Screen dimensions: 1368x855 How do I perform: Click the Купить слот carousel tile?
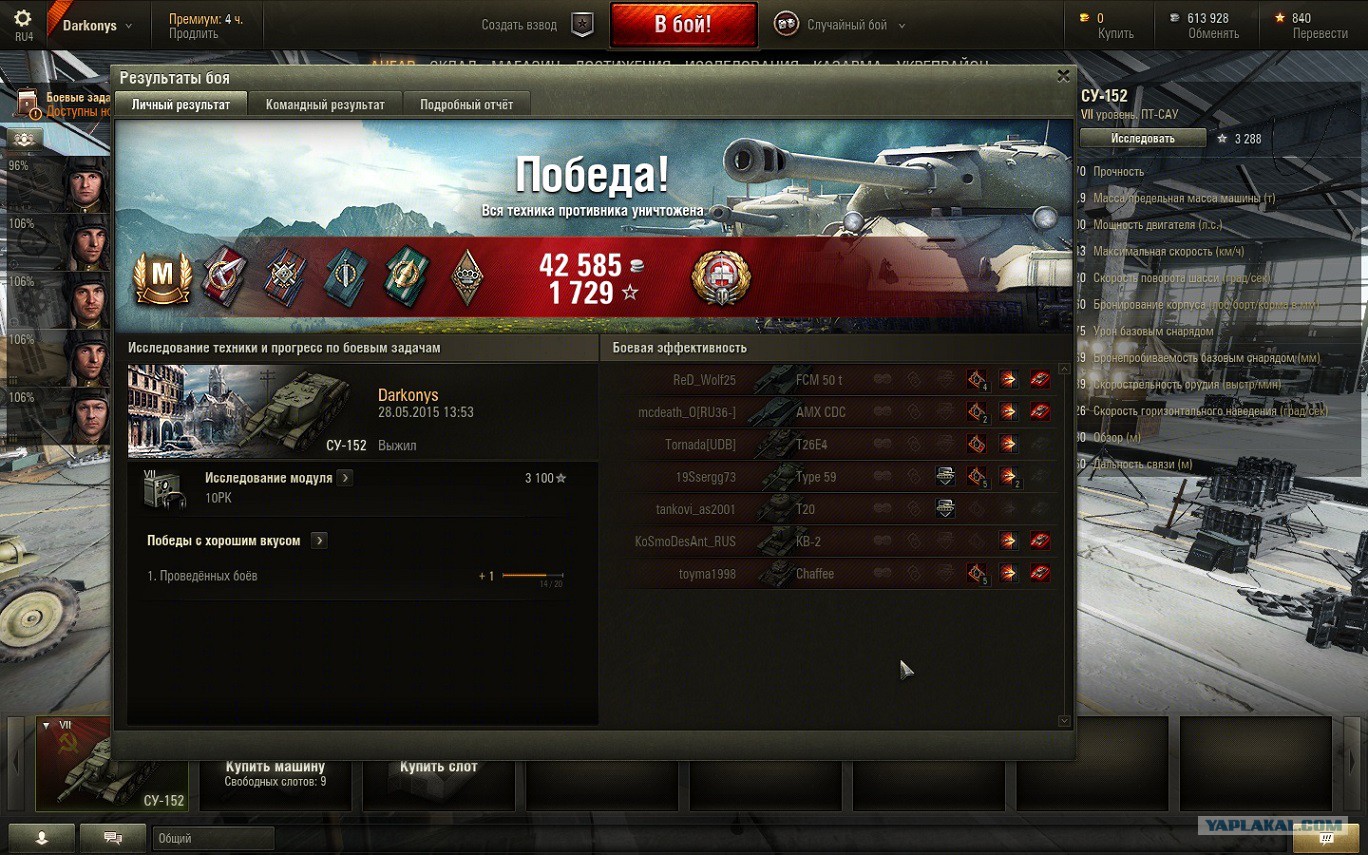click(439, 767)
